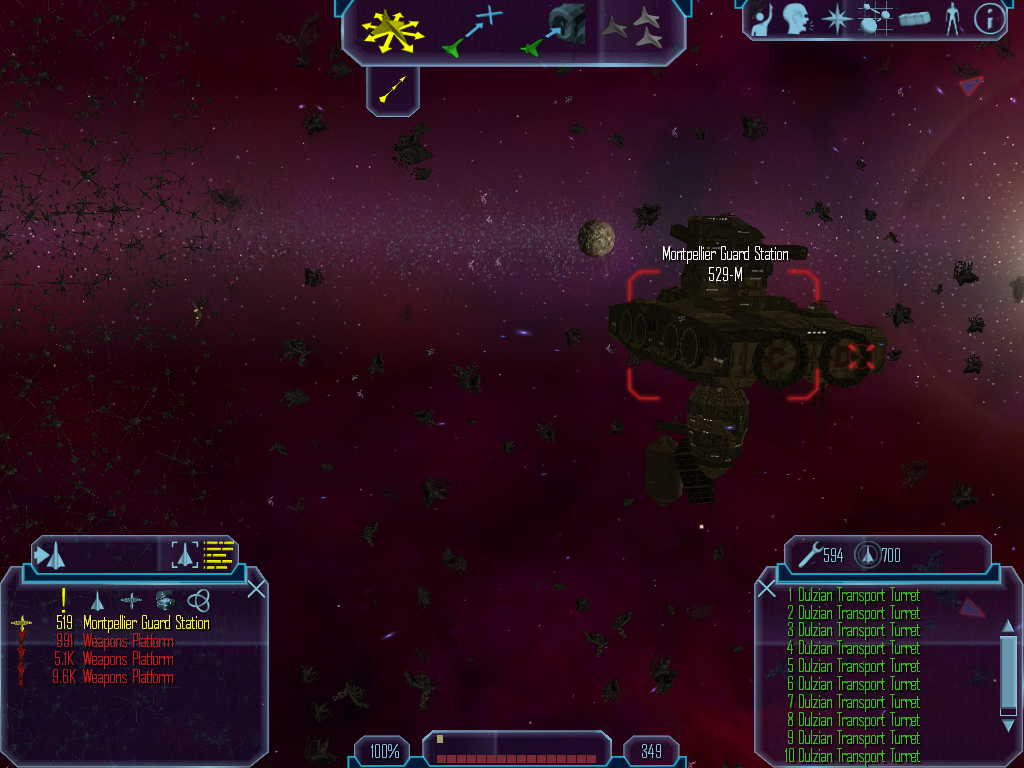This screenshot has height=768, width=1024.
Task: Select Montpellier Guard Station in the target list
Action: coord(146,624)
